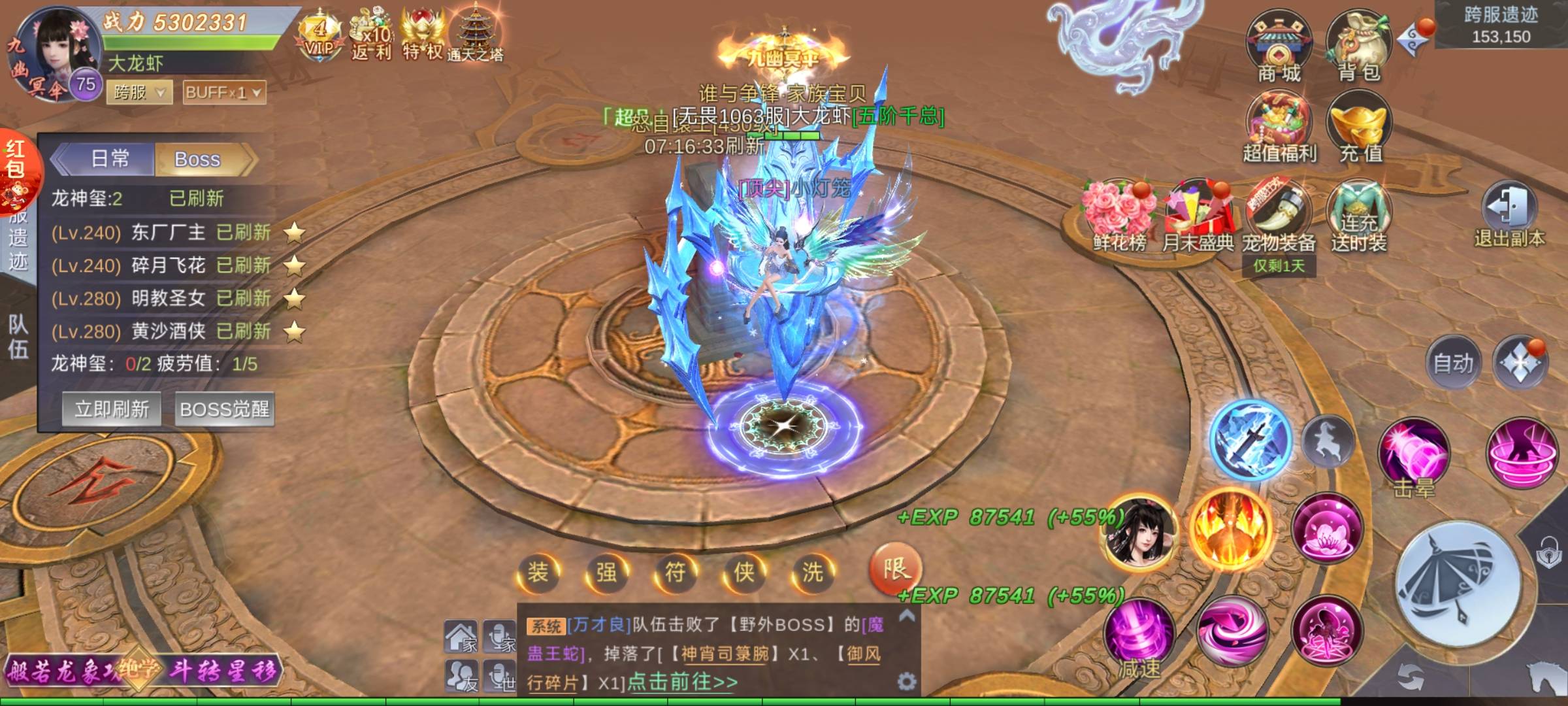1568x706 pixels.
Task: Click the 立即刷新 button
Action: (112, 409)
